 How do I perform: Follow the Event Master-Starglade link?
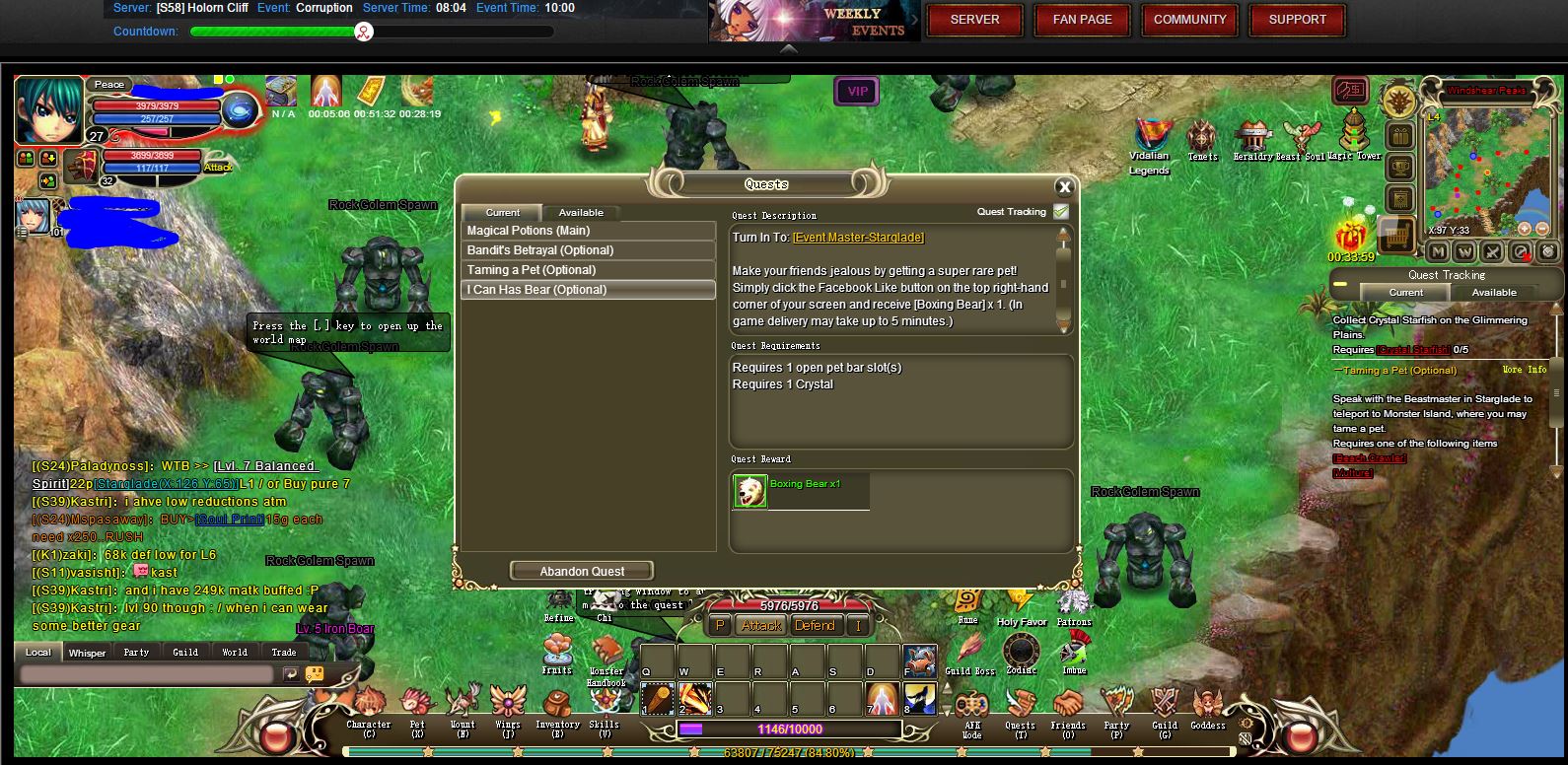coord(858,238)
